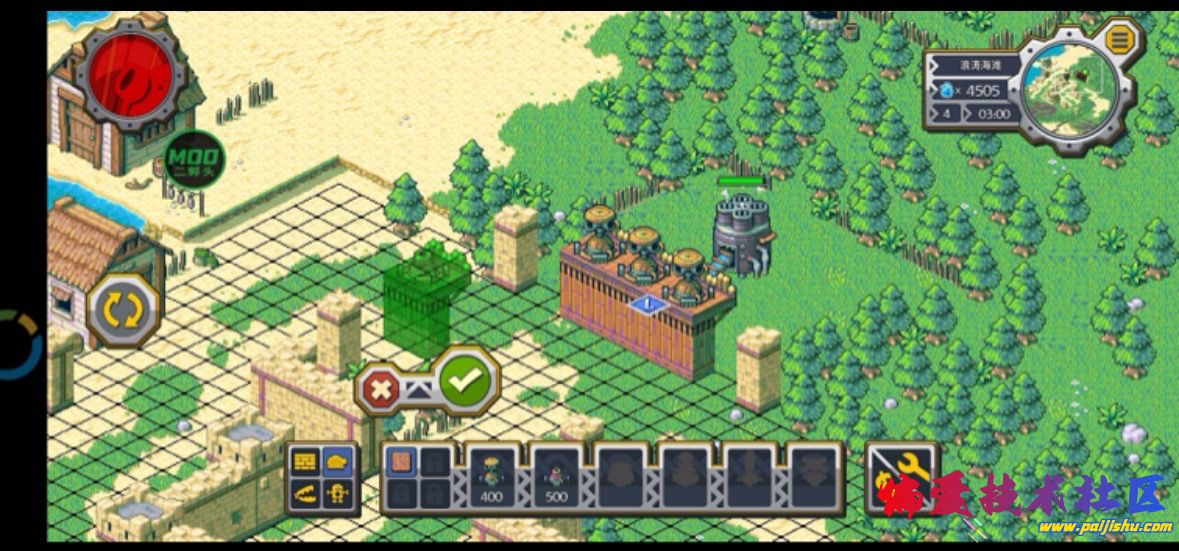Choose the dome turret build category
1179x551 pixels.
[337, 461]
